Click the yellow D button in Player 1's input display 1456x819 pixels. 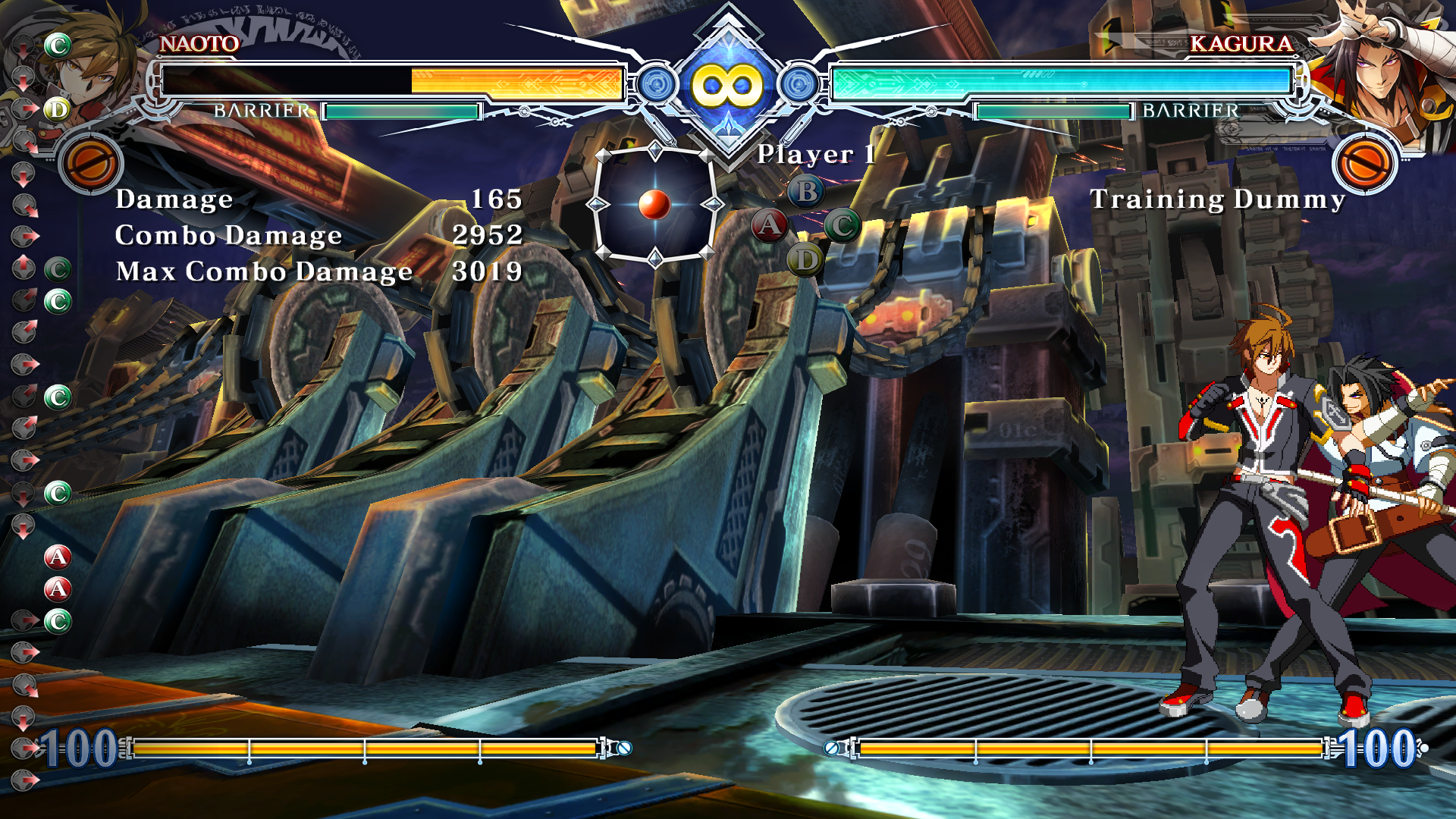[x=805, y=260]
